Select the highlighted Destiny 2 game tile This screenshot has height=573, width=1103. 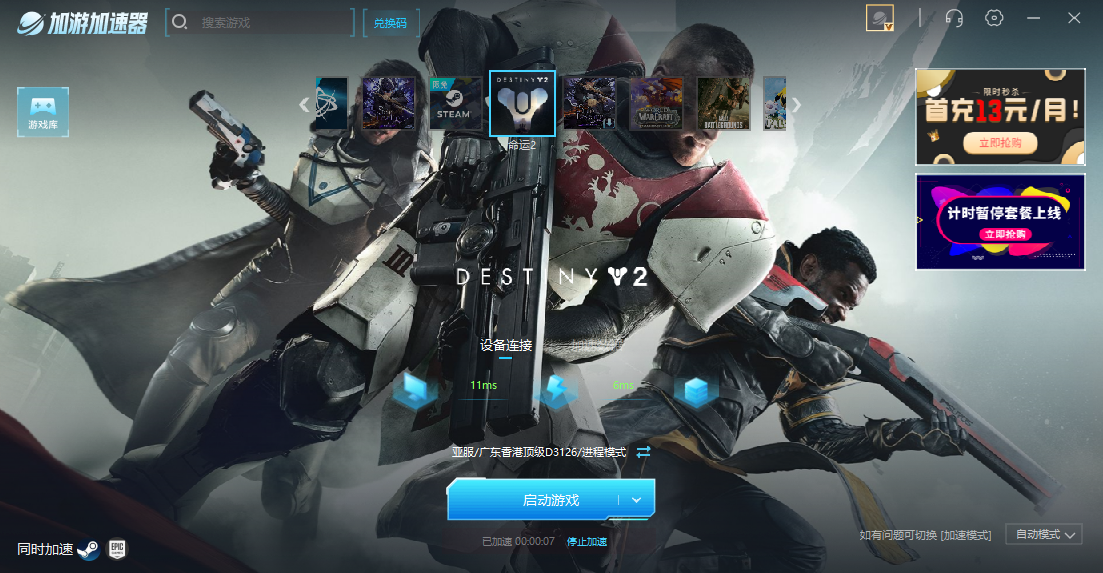522,103
